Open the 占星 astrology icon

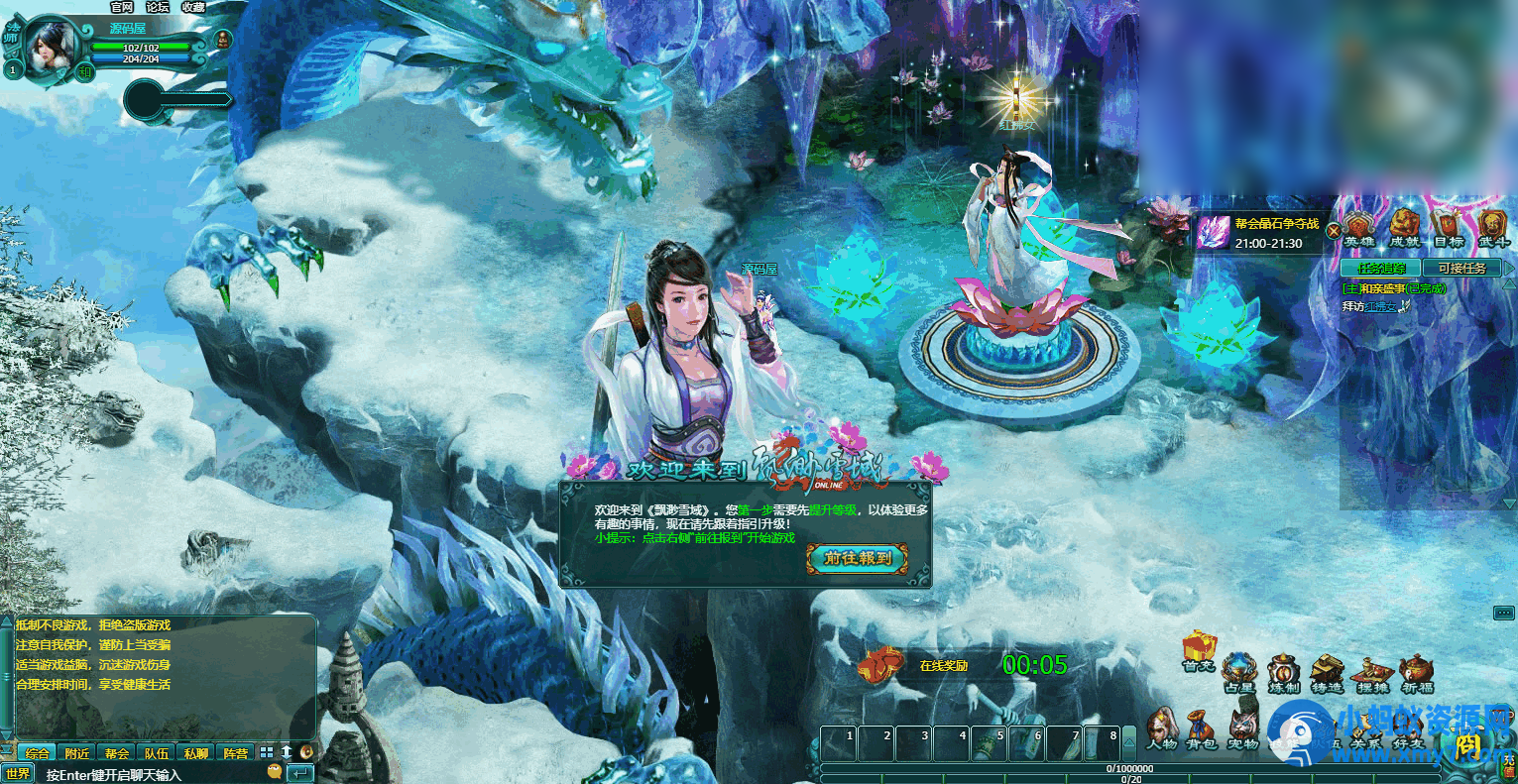click(1237, 670)
